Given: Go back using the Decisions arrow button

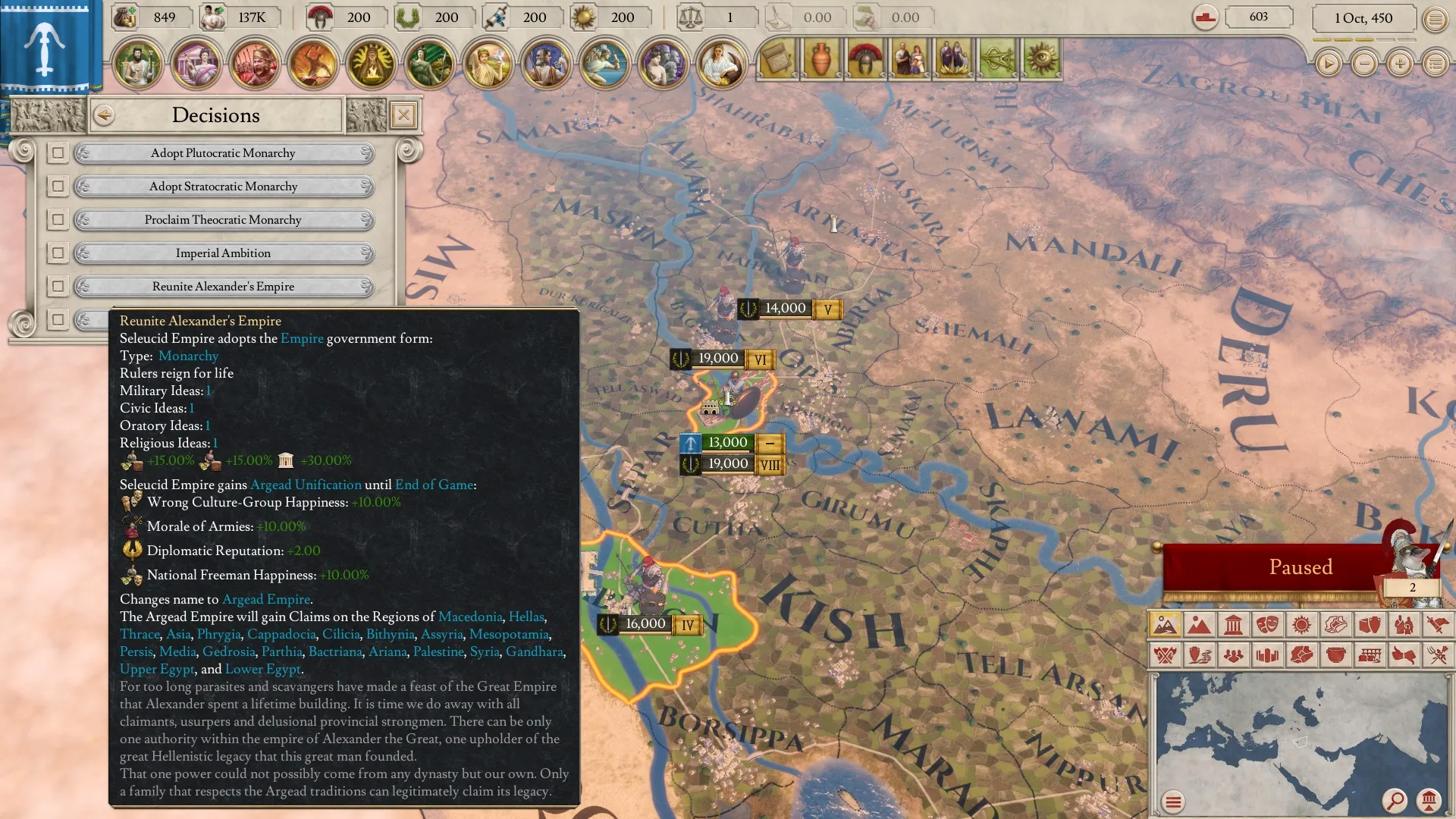Looking at the screenshot, I should [x=104, y=115].
